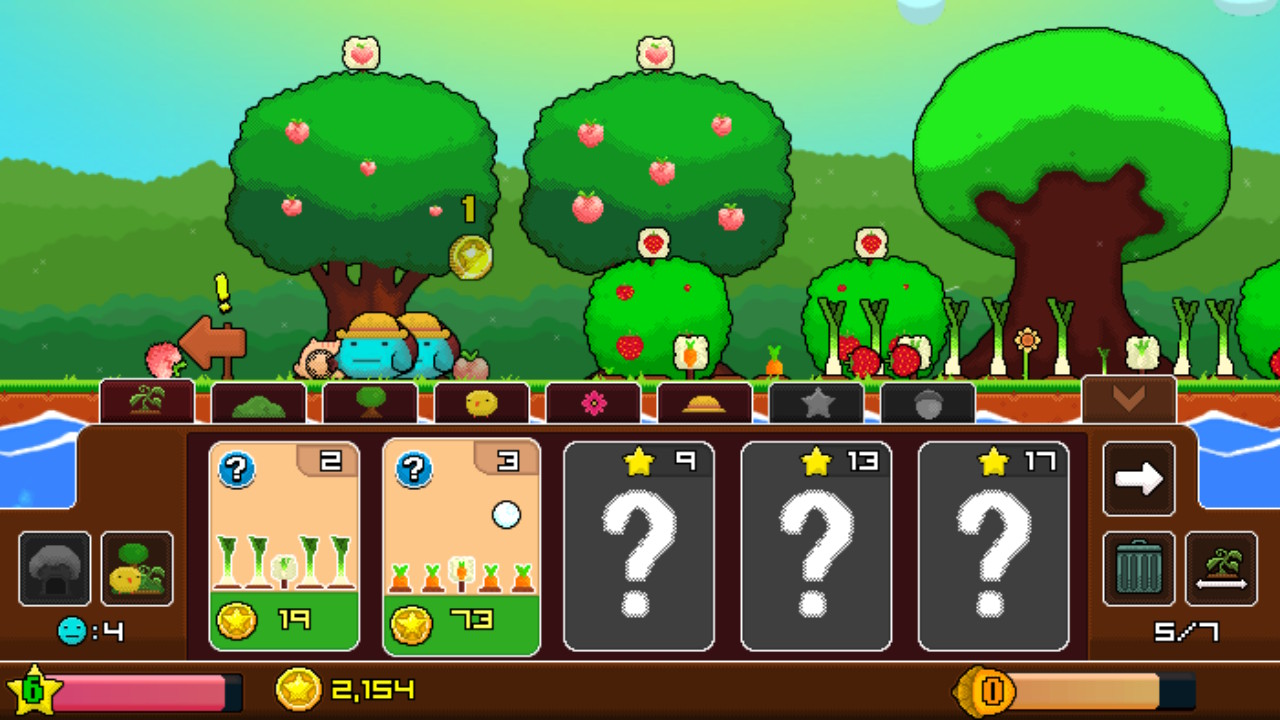The height and width of the screenshot is (720, 1280).
Task: Activate the move plant tool
Action: pyautogui.click(x=1220, y=568)
